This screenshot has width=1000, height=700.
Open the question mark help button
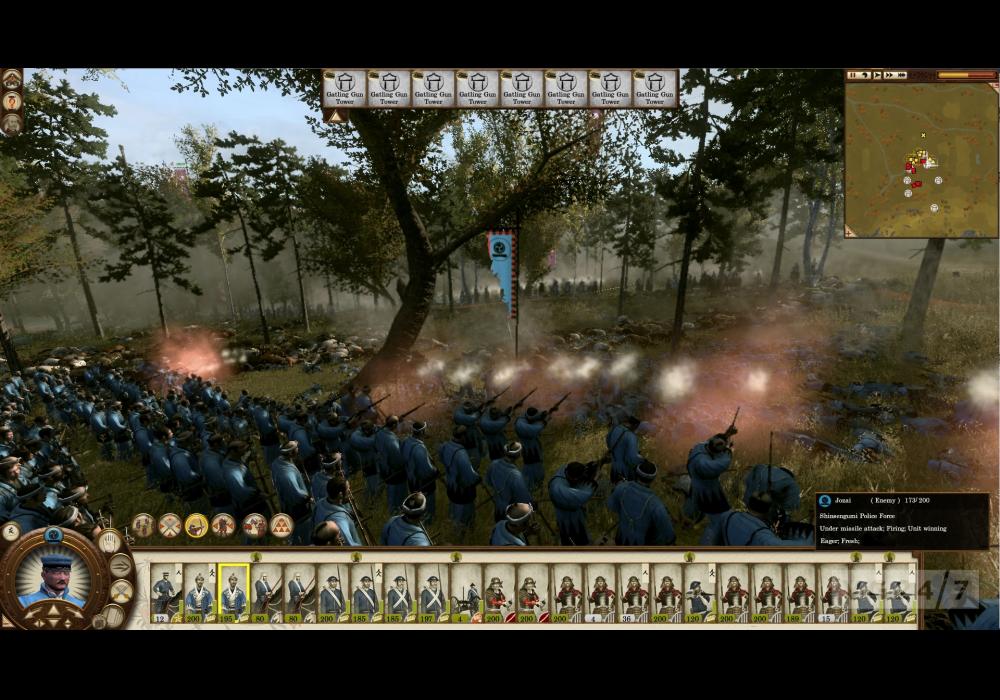(x=11, y=101)
